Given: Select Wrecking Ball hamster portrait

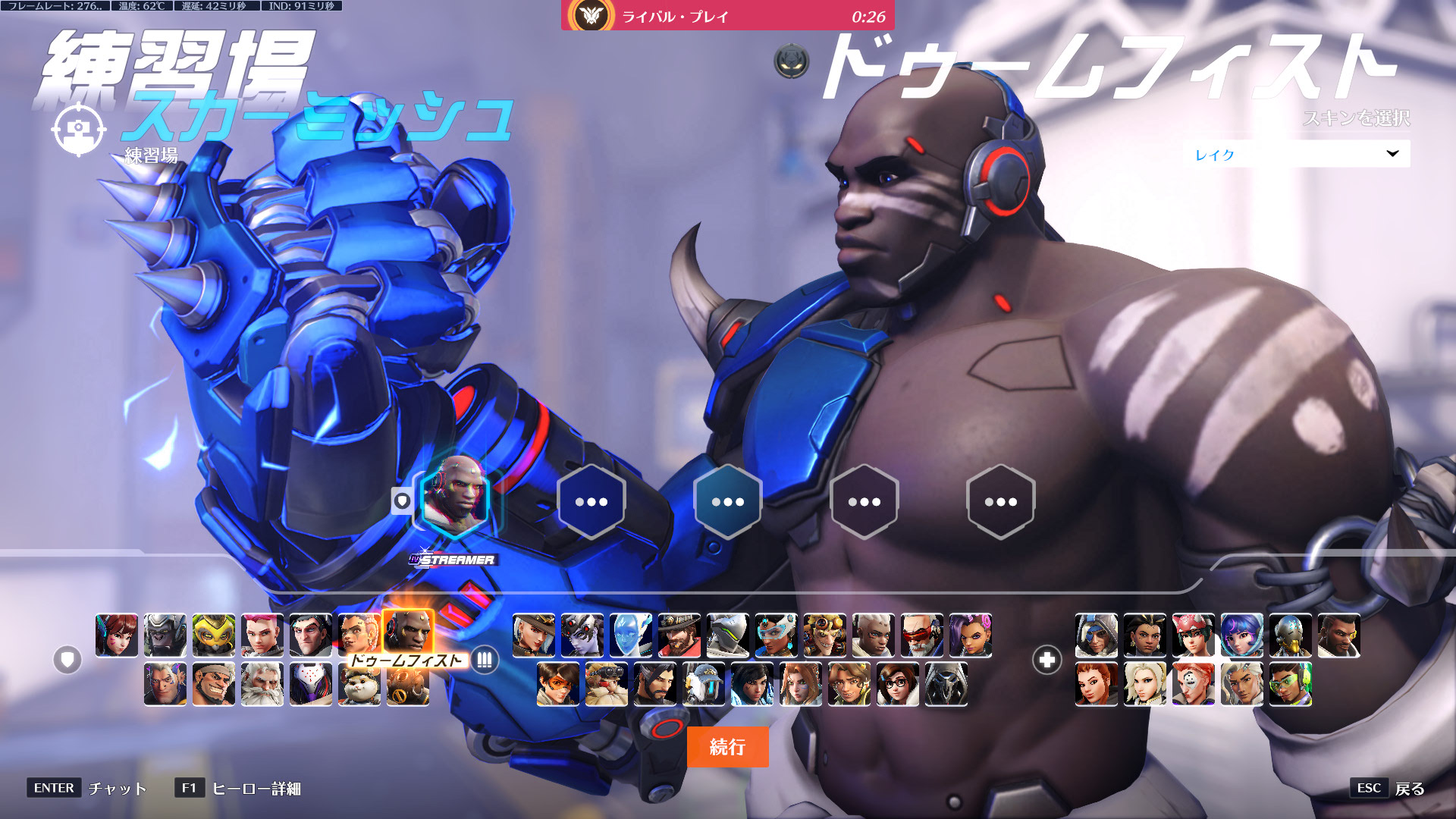Looking at the screenshot, I should pos(359,684).
